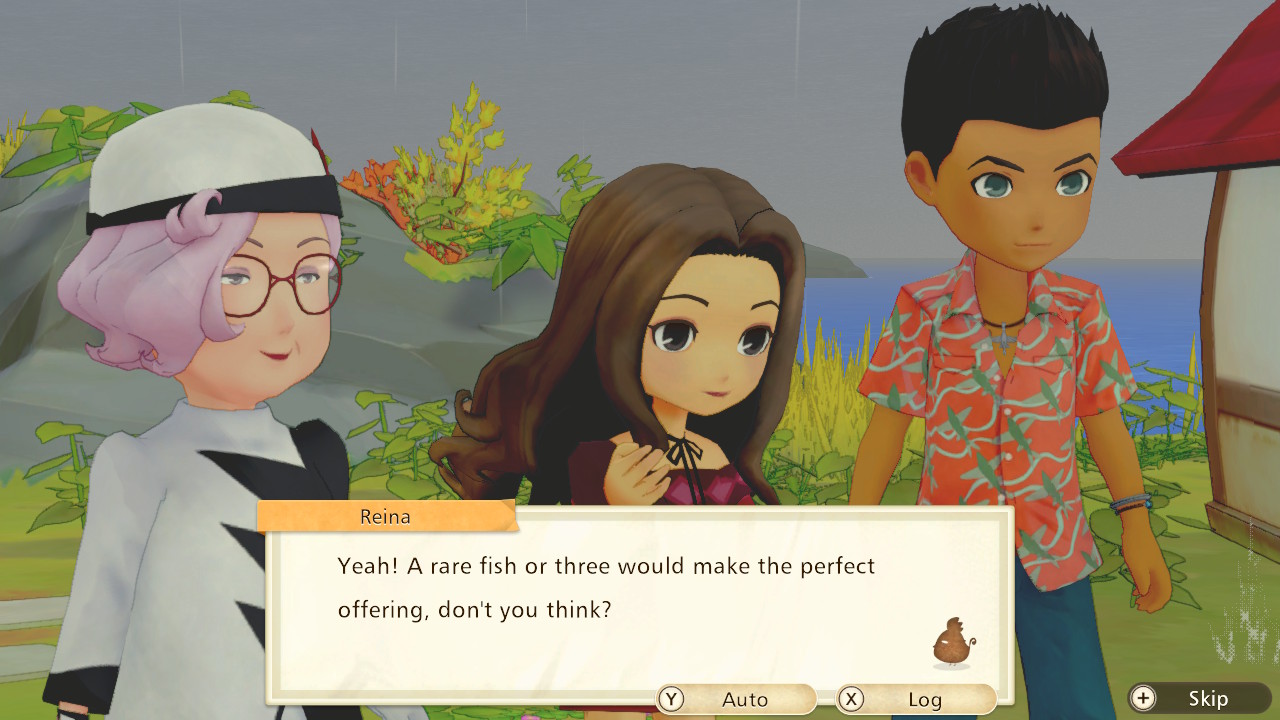Click the circled Y inside the Auto pill

(671, 699)
